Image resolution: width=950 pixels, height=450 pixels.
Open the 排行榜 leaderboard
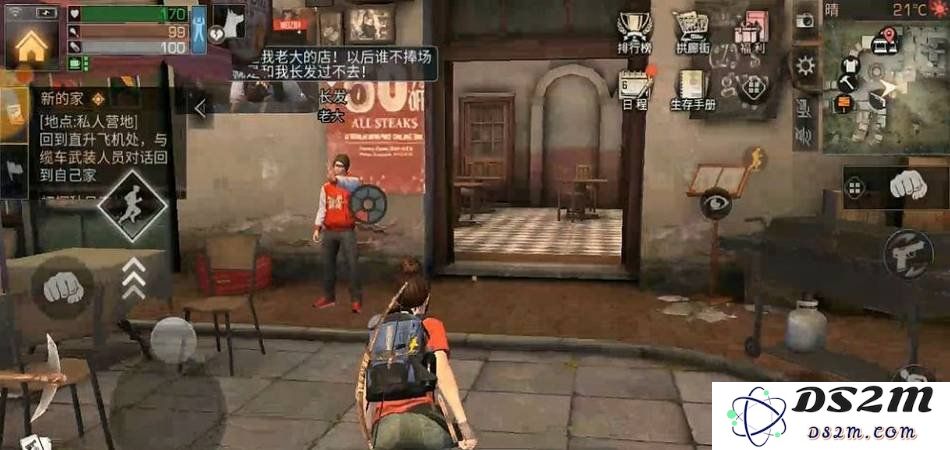click(633, 31)
